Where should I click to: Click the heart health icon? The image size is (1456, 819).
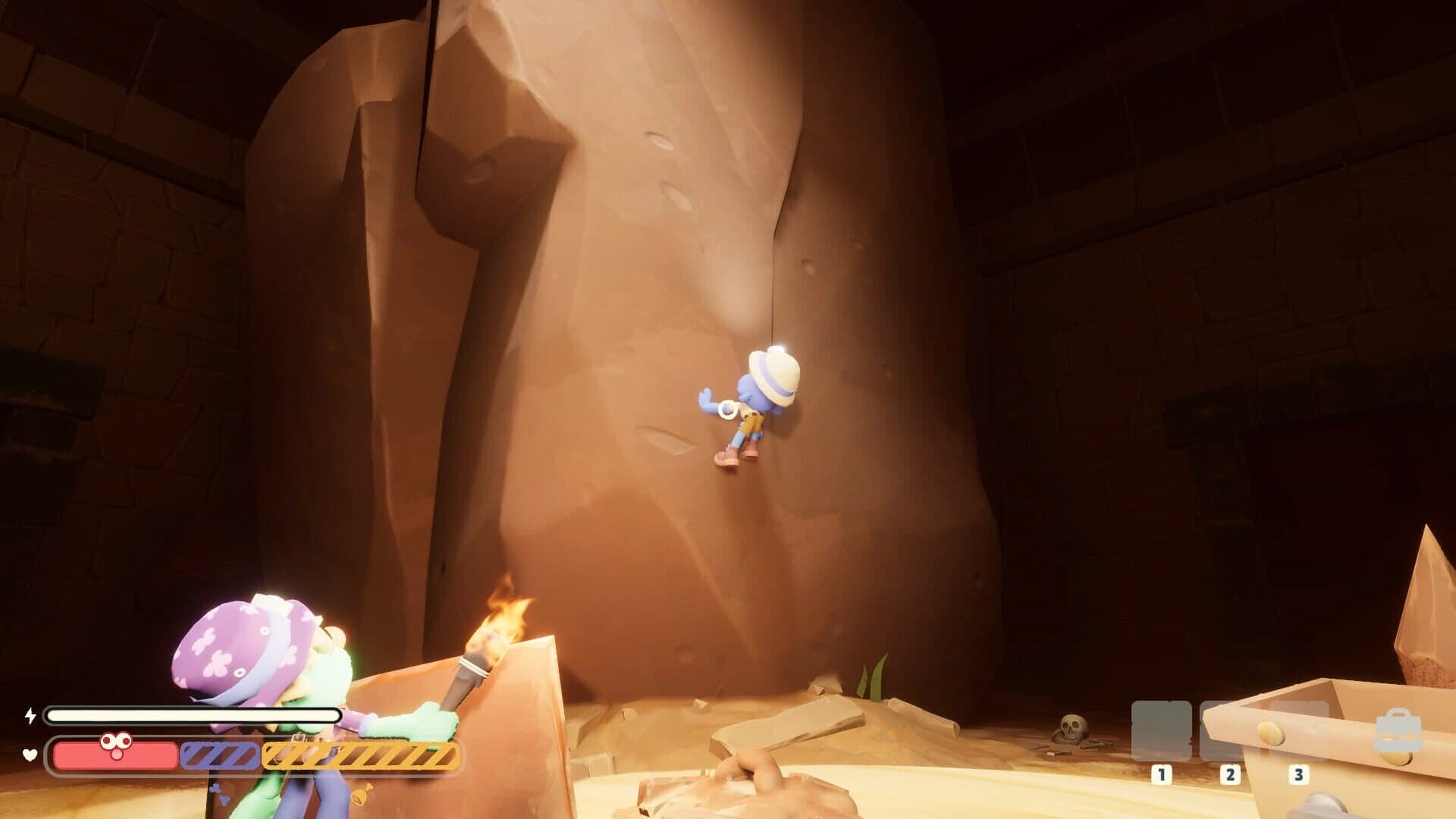coord(29,753)
